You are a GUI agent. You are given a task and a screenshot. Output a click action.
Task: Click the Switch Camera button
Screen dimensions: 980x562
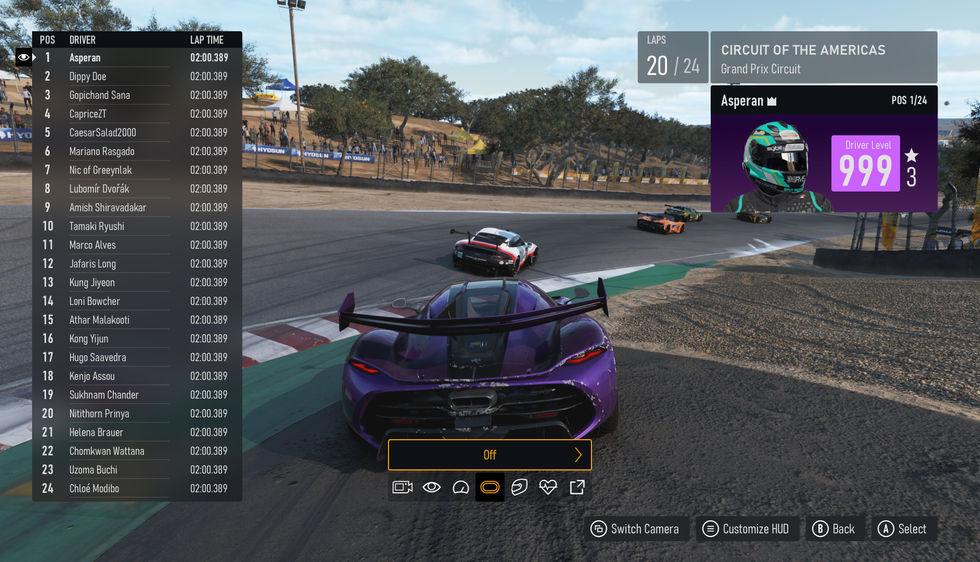[x=635, y=529]
